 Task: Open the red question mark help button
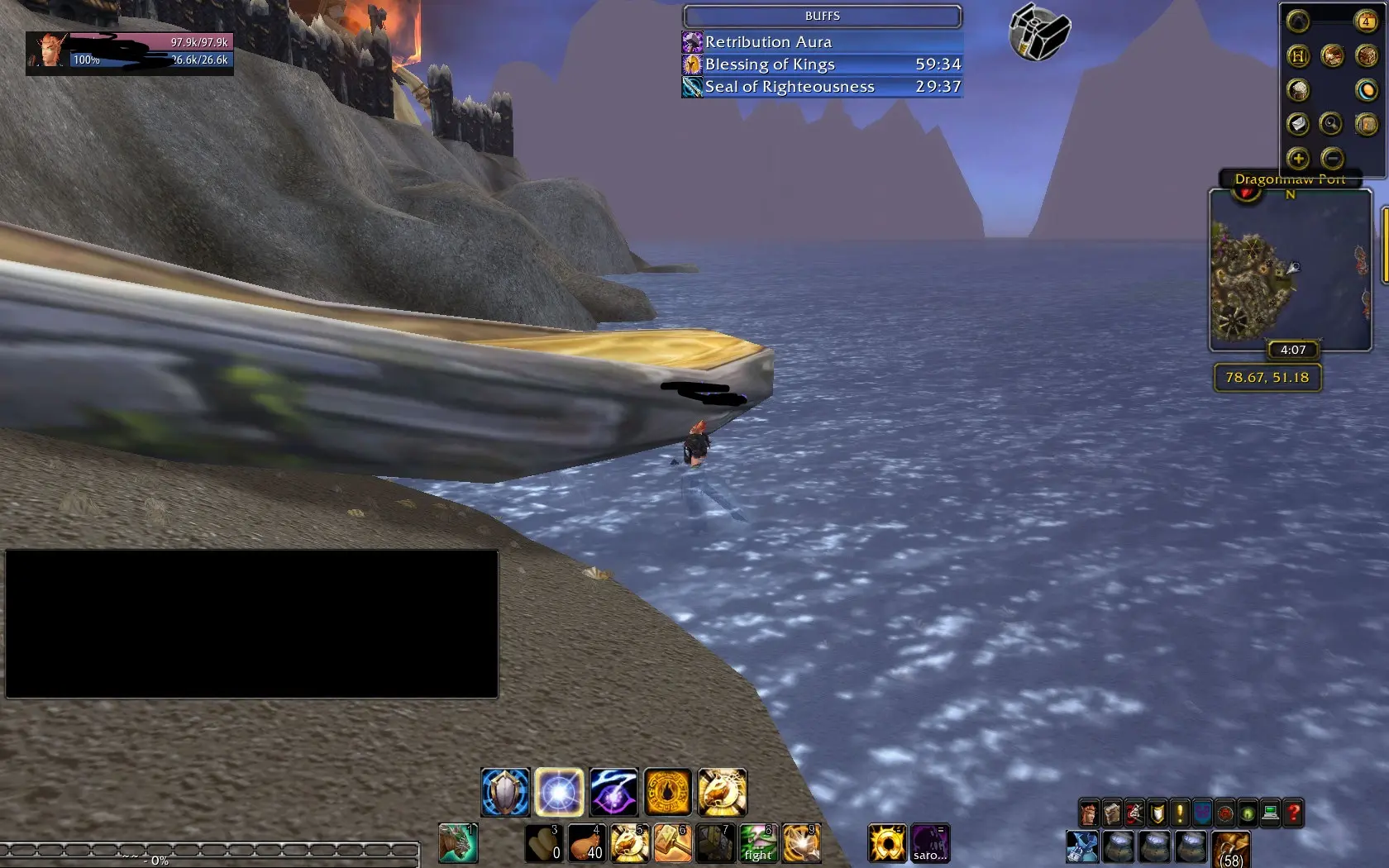click(x=1294, y=813)
